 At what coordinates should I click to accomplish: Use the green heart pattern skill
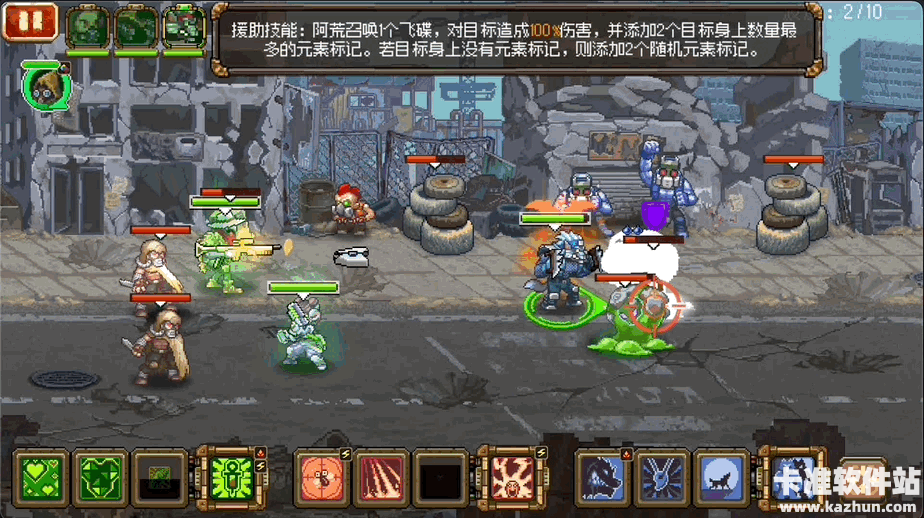(40, 476)
